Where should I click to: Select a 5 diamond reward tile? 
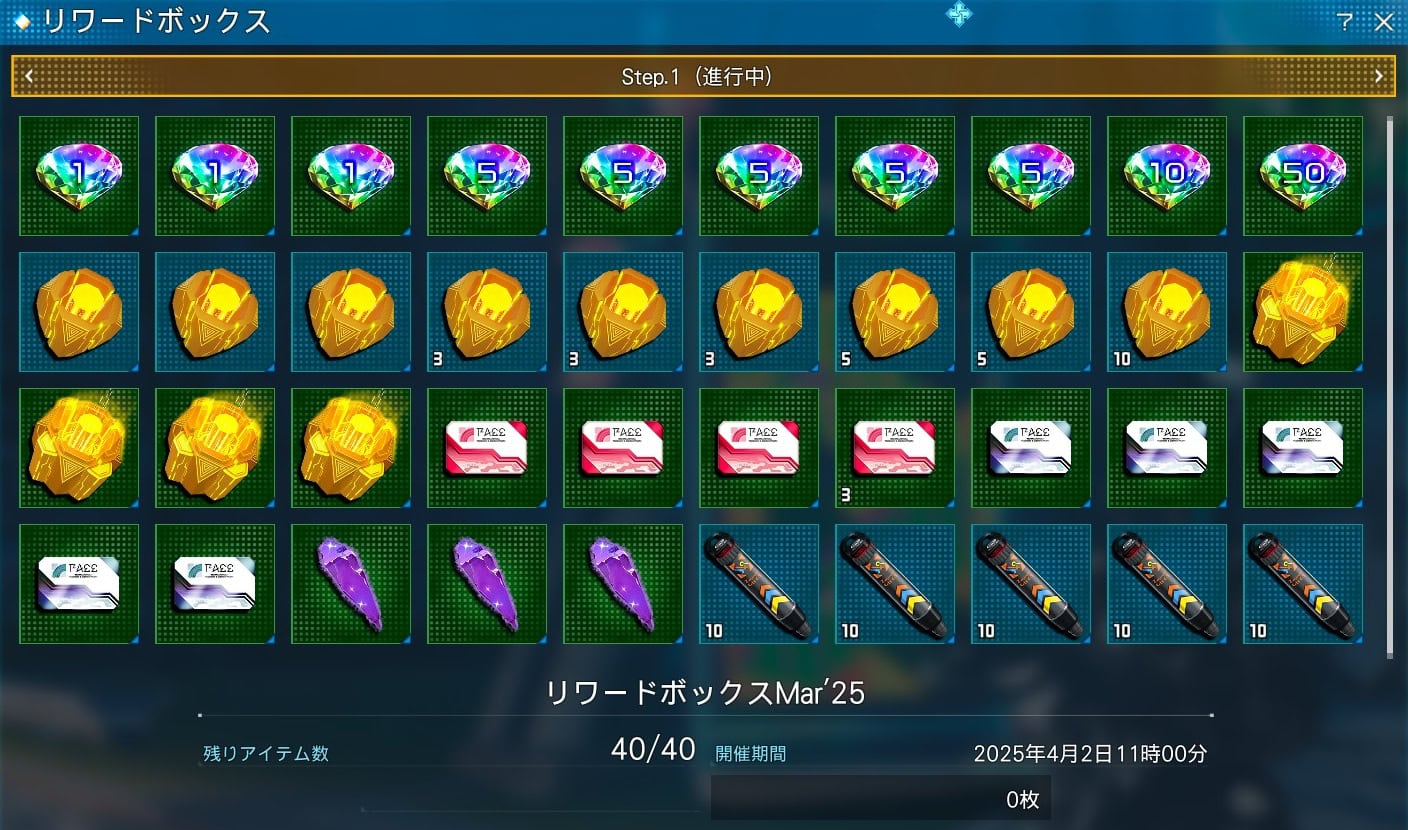pos(486,175)
